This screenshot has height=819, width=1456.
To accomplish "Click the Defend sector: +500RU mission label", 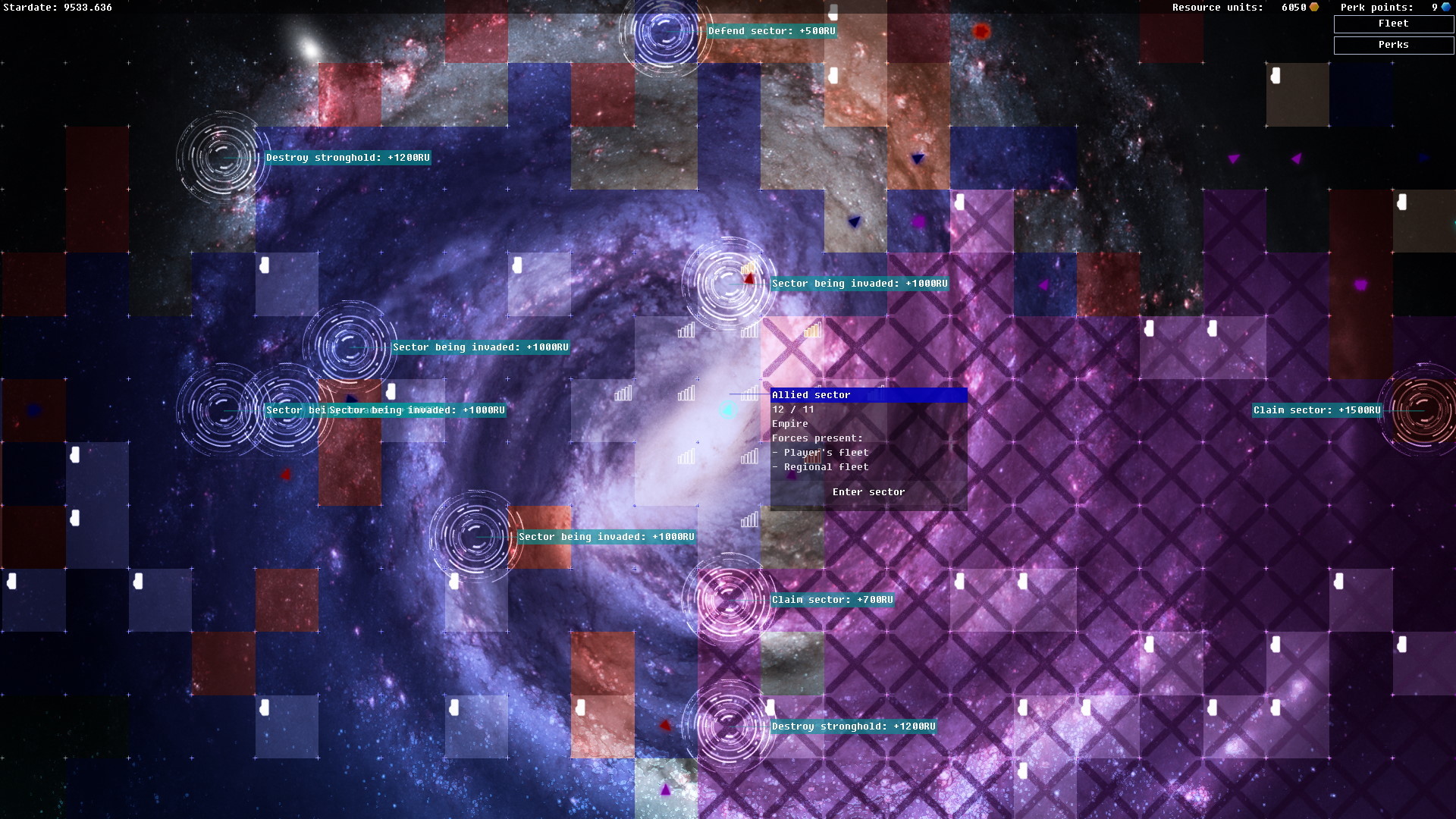I will [x=770, y=32].
